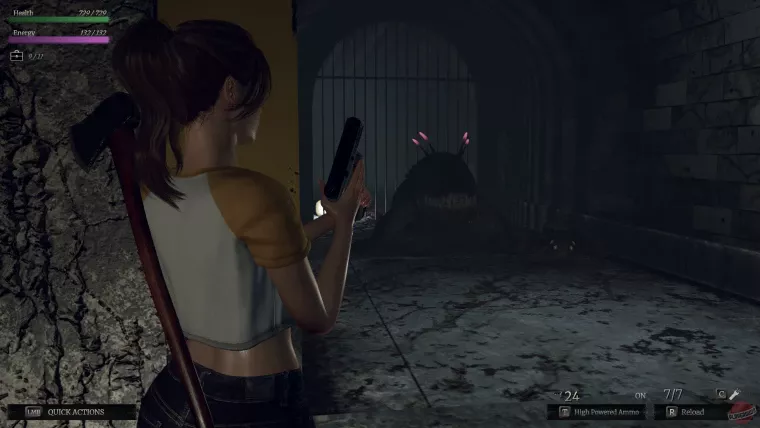Open the briefcase inventory icon
Screen dimensions: 760x428
[17, 57]
